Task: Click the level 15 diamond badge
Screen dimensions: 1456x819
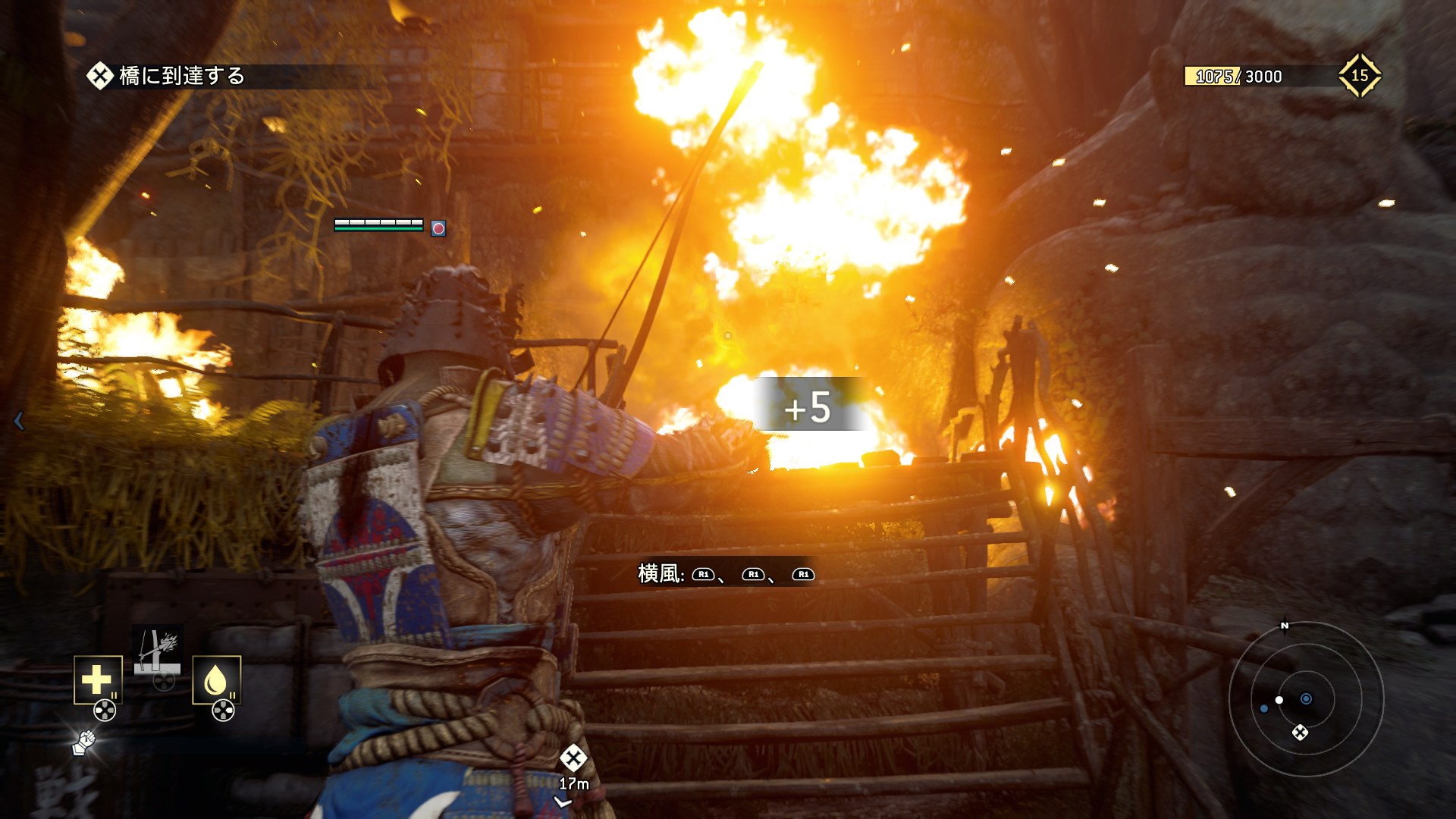Action: 1359,75
